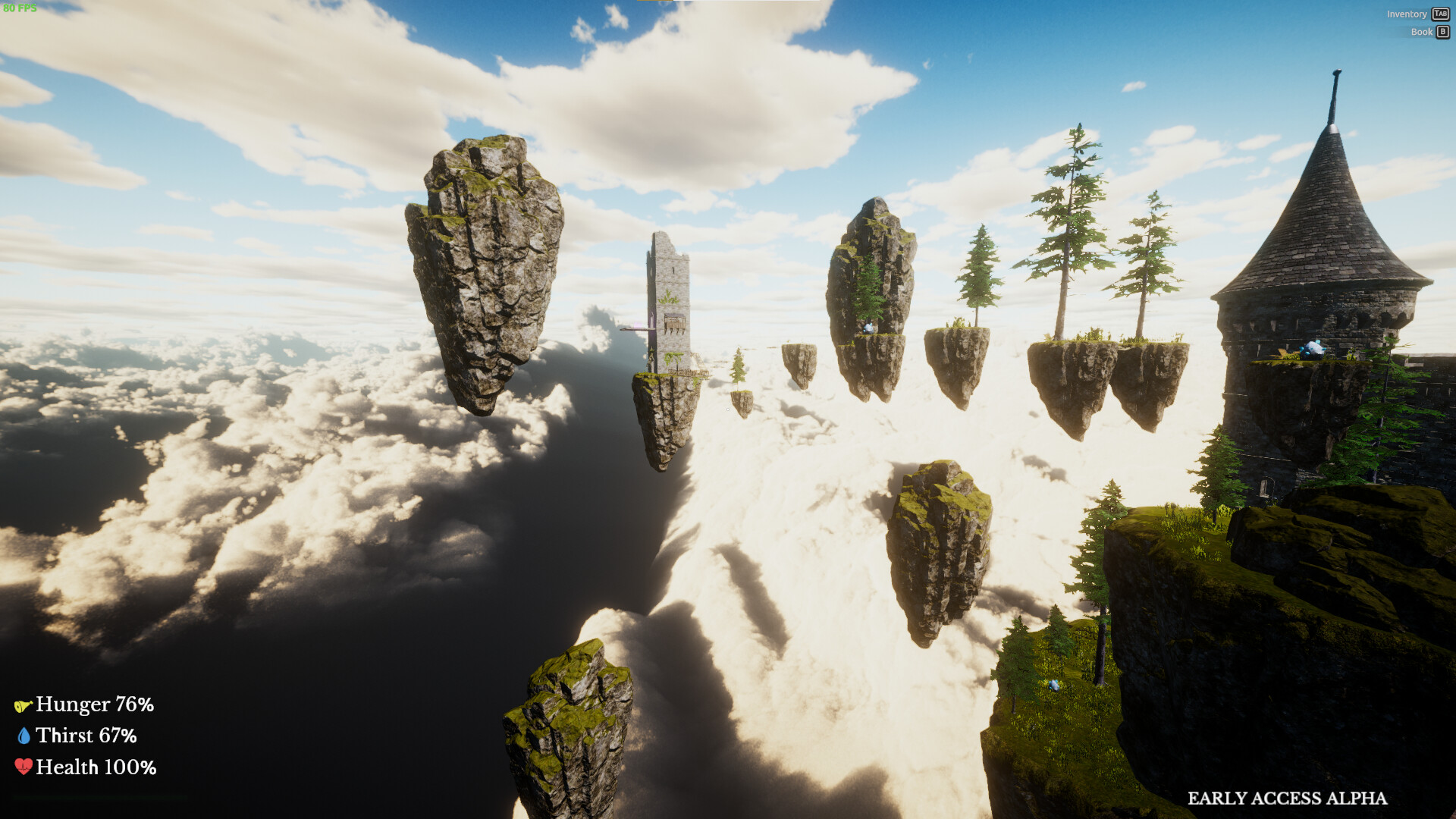This screenshot has height=819, width=1456.
Task: Click the red heart Health icon
Action: (25, 767)
